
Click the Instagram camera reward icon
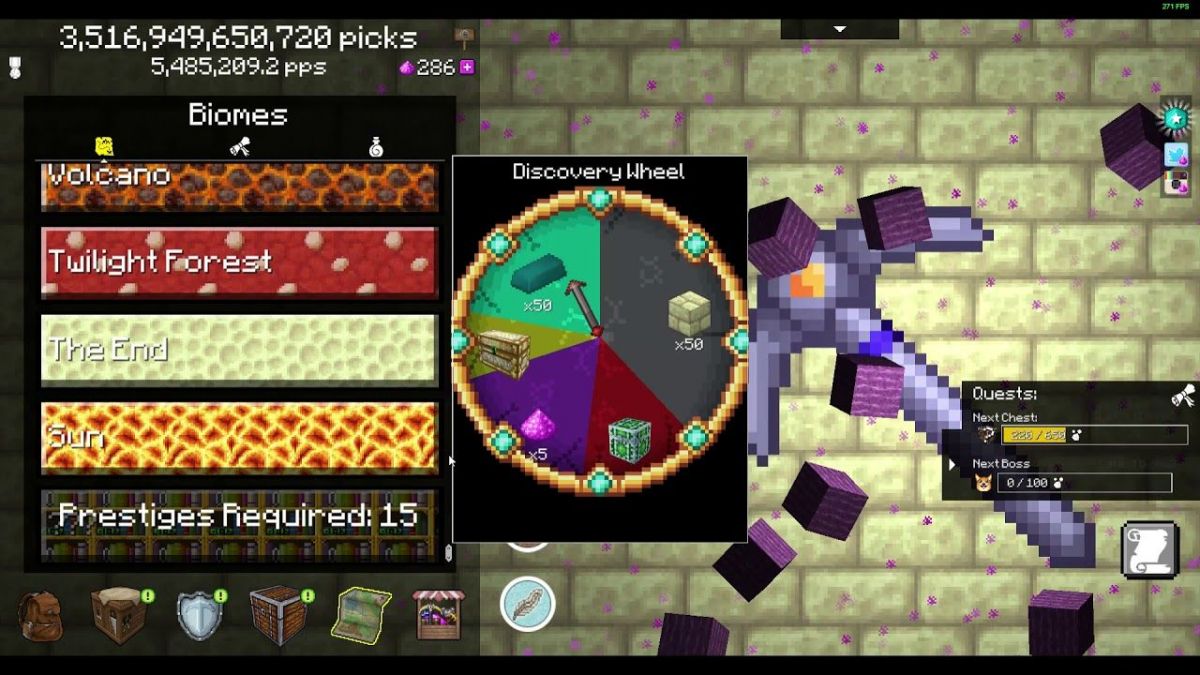coord(1177,183)
